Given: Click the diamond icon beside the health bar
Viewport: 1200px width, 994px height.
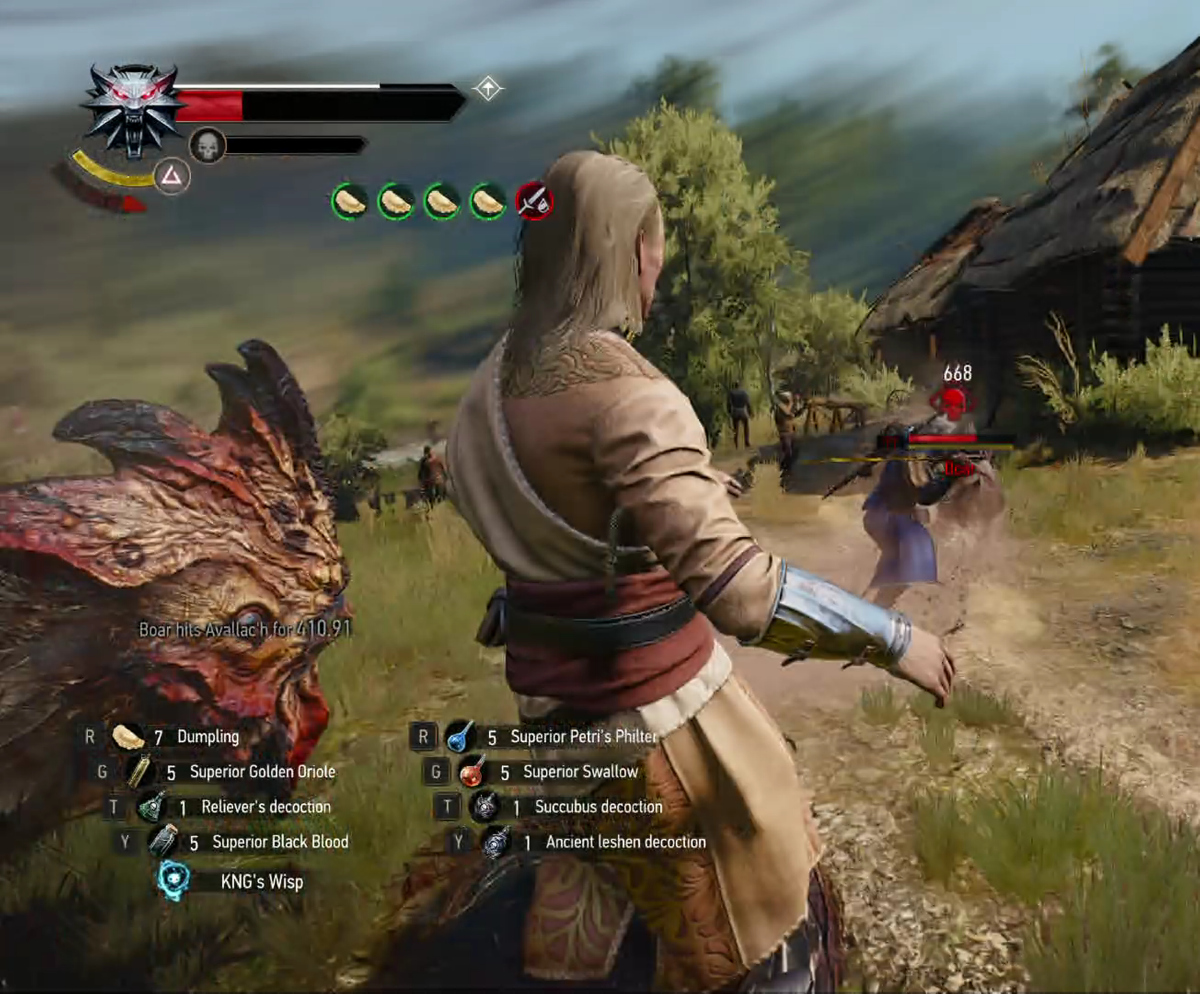Looking at the screenshot, I should pos(488,89).
